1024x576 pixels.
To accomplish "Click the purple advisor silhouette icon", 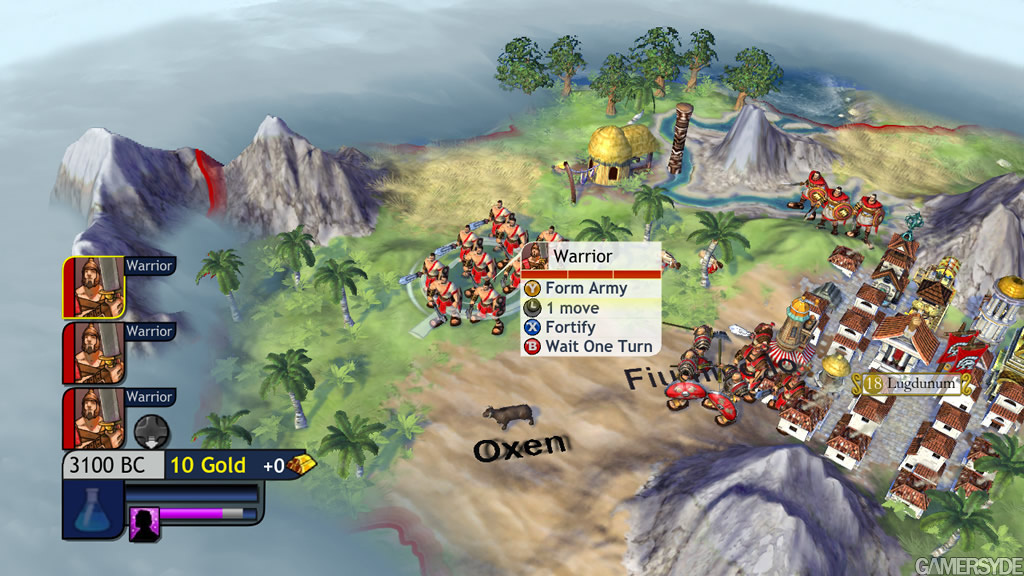I will pyautogui.click(x=145, y=523).
